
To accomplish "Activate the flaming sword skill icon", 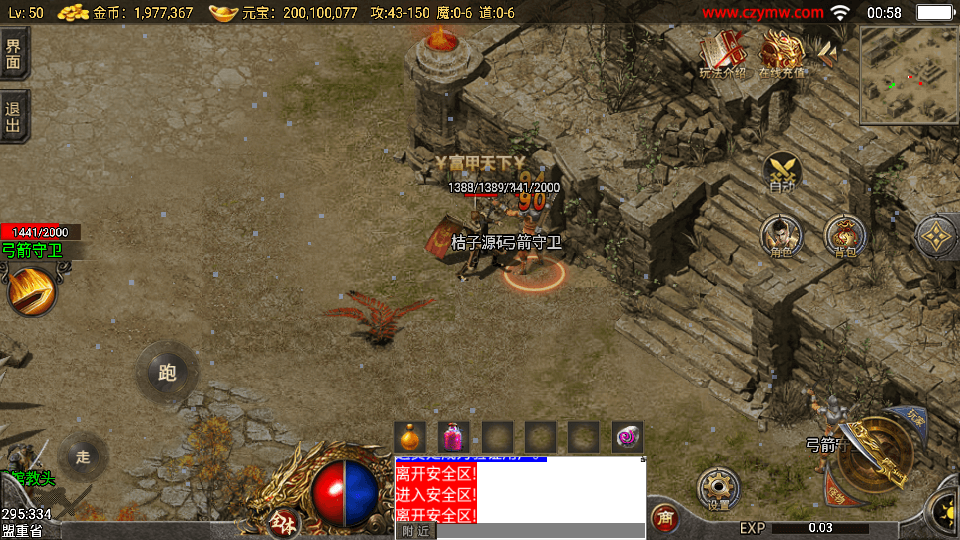I will click(x=31, y=290).
